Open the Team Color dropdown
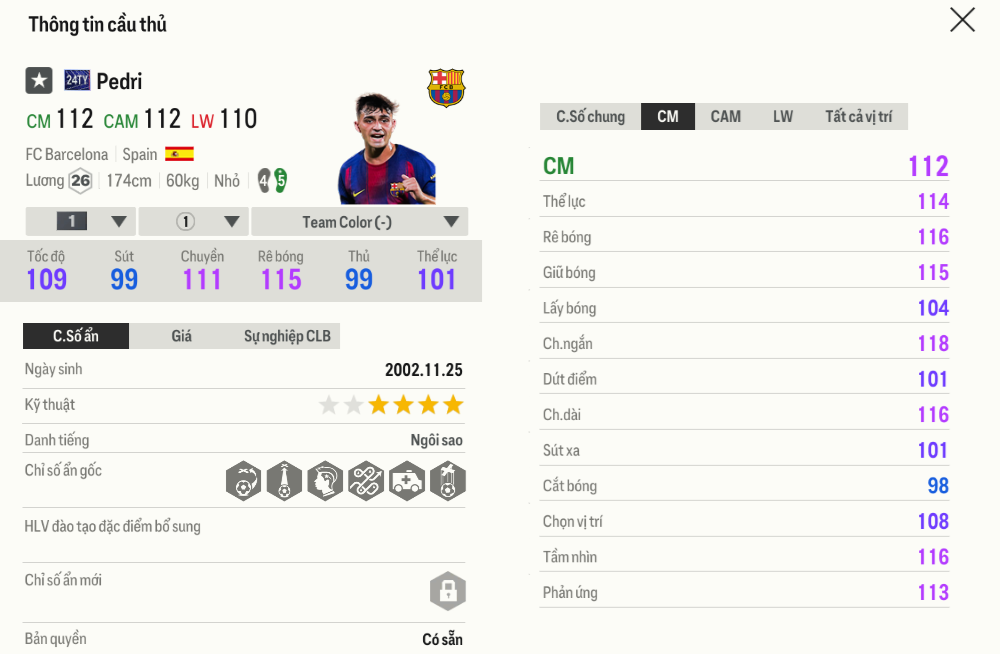 pyautogui.click(x=359, y=222)
